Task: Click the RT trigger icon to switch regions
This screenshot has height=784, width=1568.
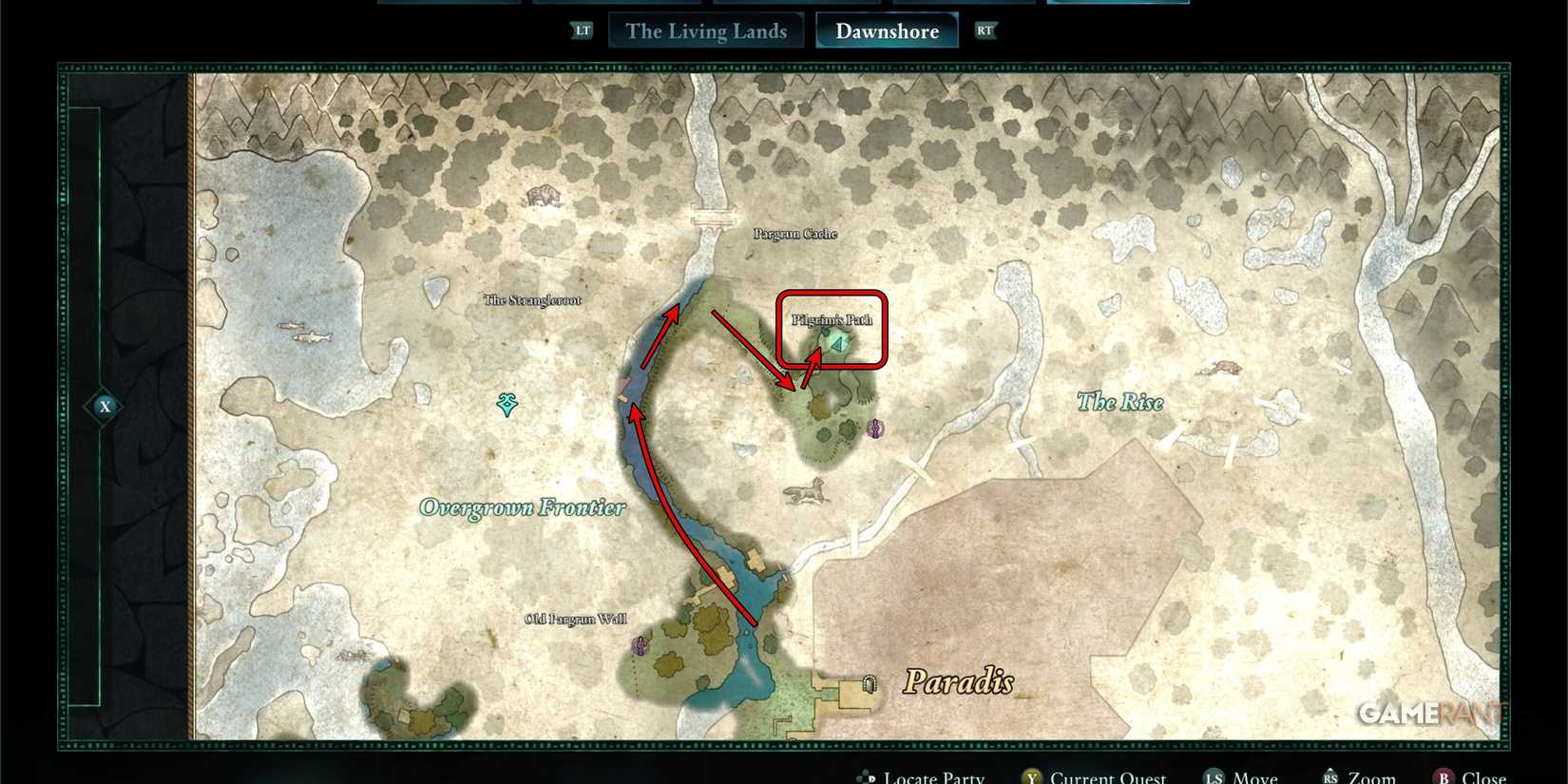Action: tap(985, 30)
